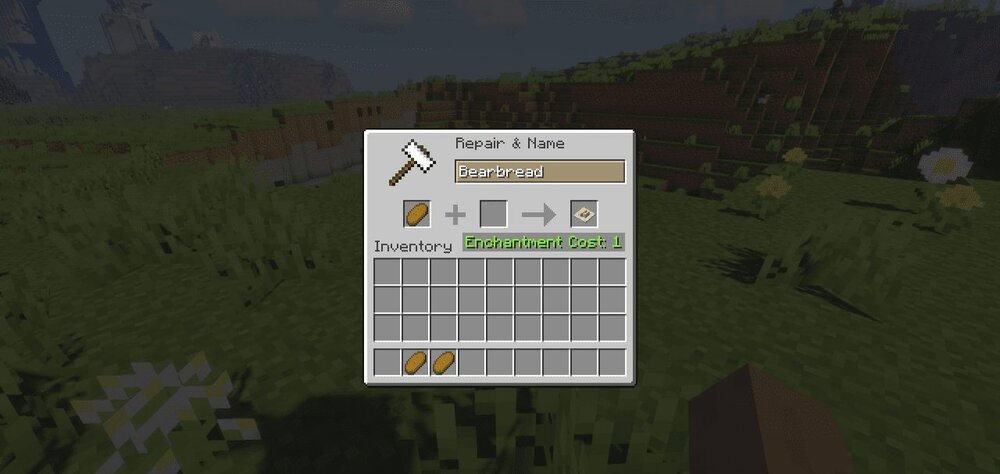Click the Bearbread name text field
Screen dimensions: 1000x474
(x=540, y=172)
